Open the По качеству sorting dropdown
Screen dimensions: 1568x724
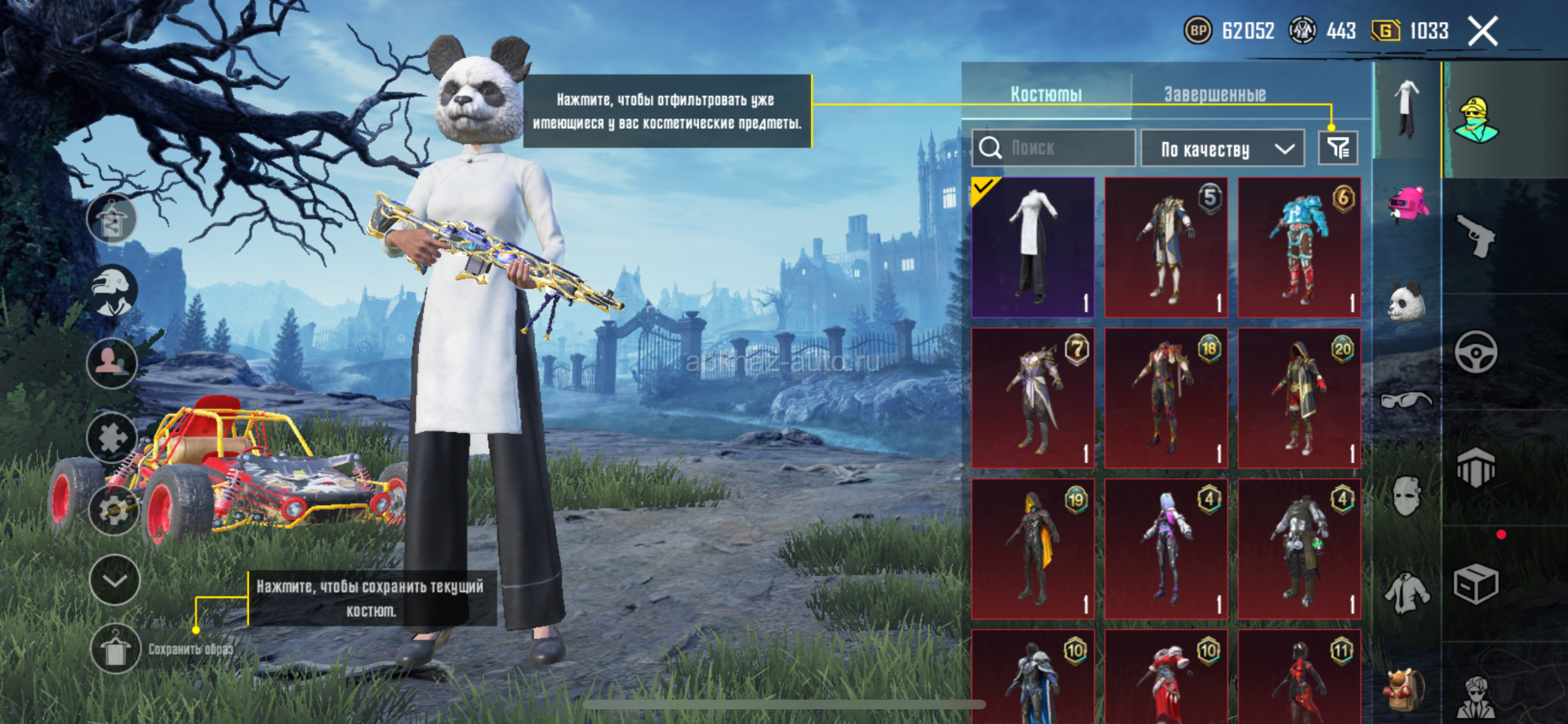point(1222,149)
